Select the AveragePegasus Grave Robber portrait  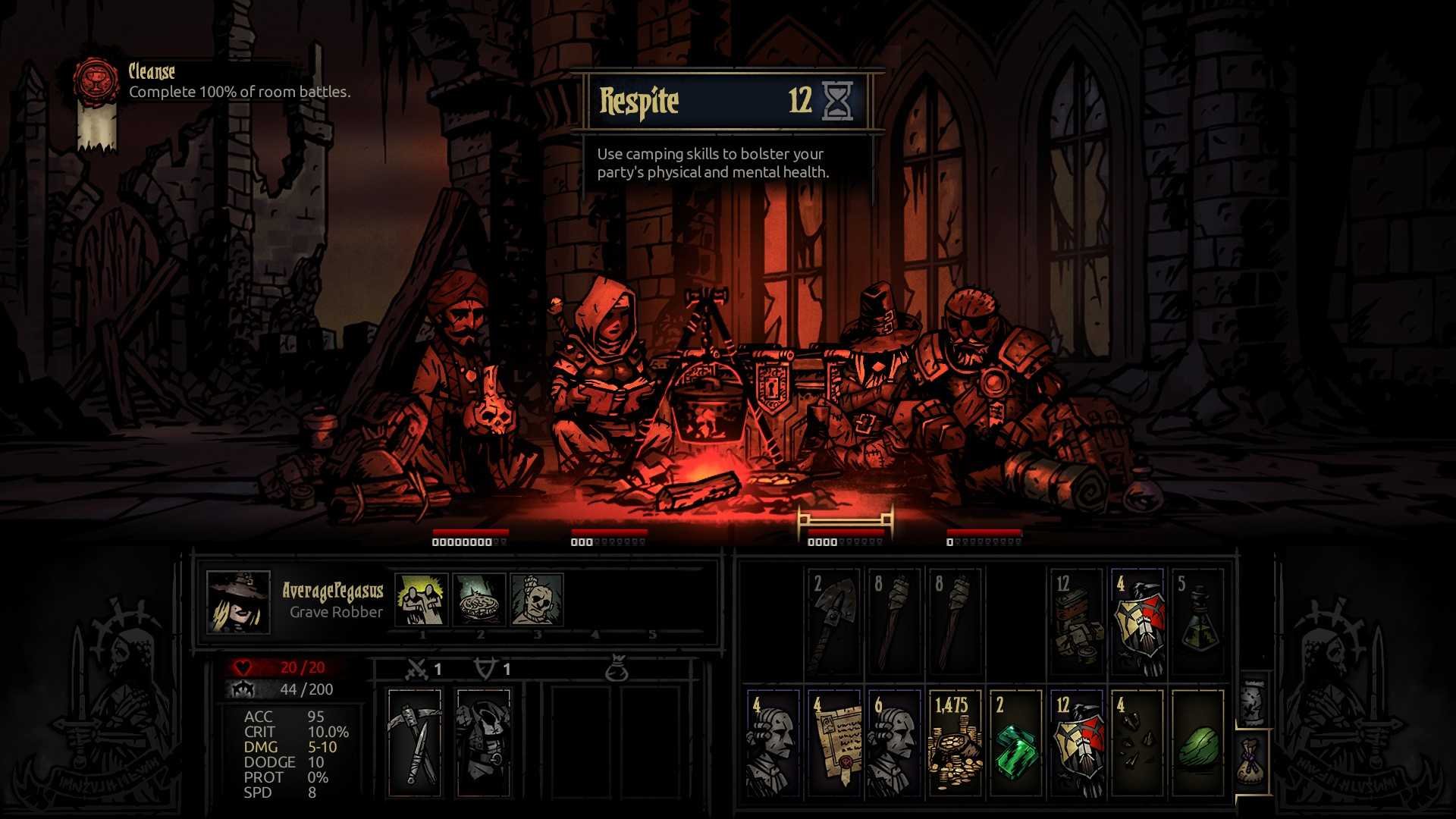pyautogui.click(x=238, y=602)
